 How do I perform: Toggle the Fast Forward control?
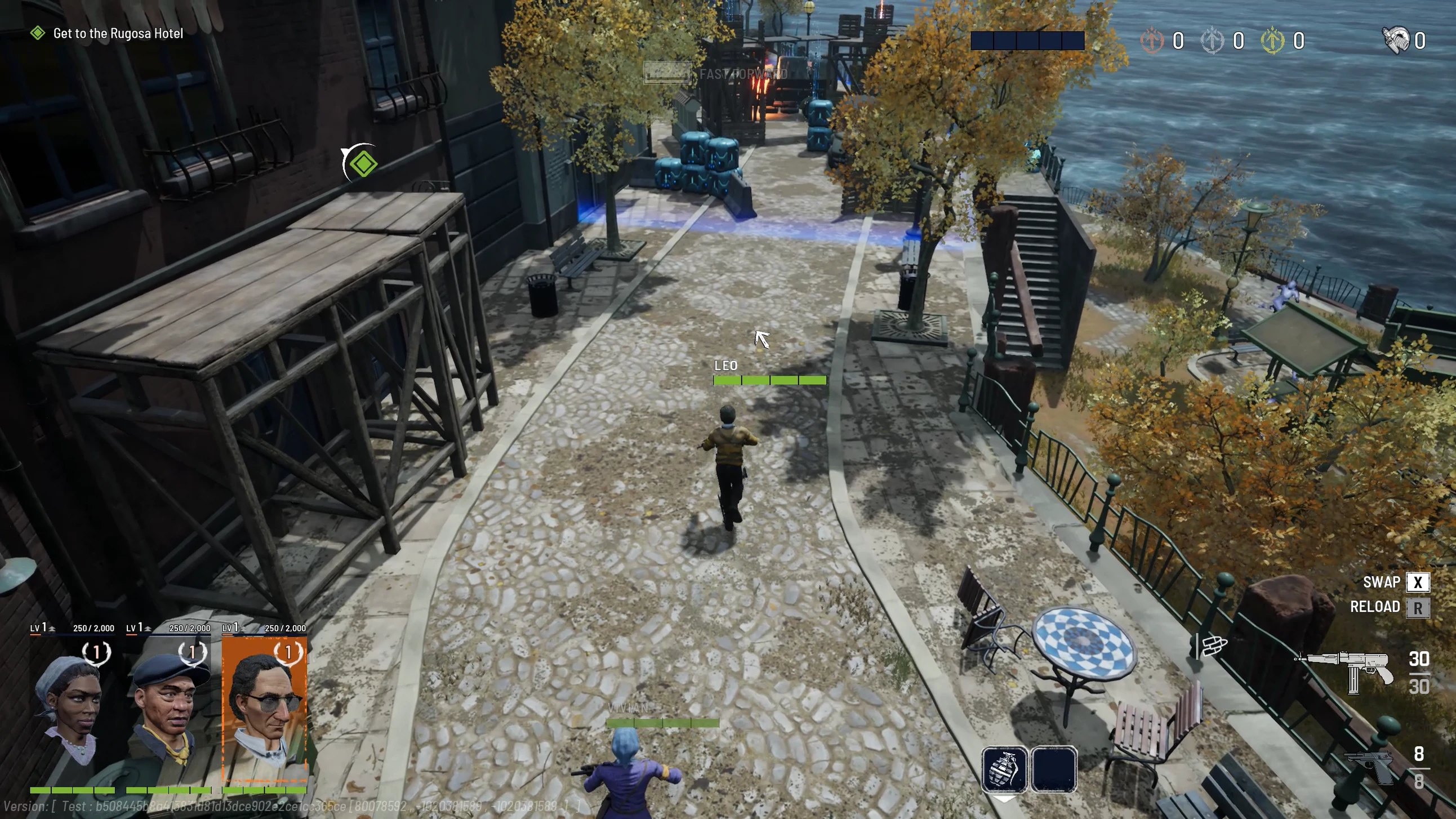coord(716,73)
